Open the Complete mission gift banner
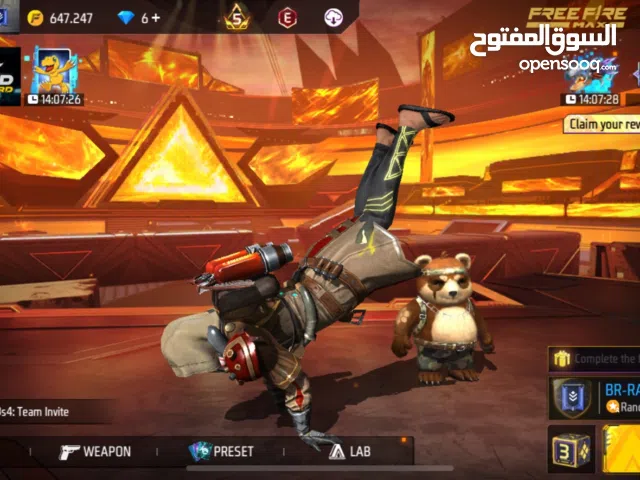This screenshot has width=640, height=480. (595, 359)
